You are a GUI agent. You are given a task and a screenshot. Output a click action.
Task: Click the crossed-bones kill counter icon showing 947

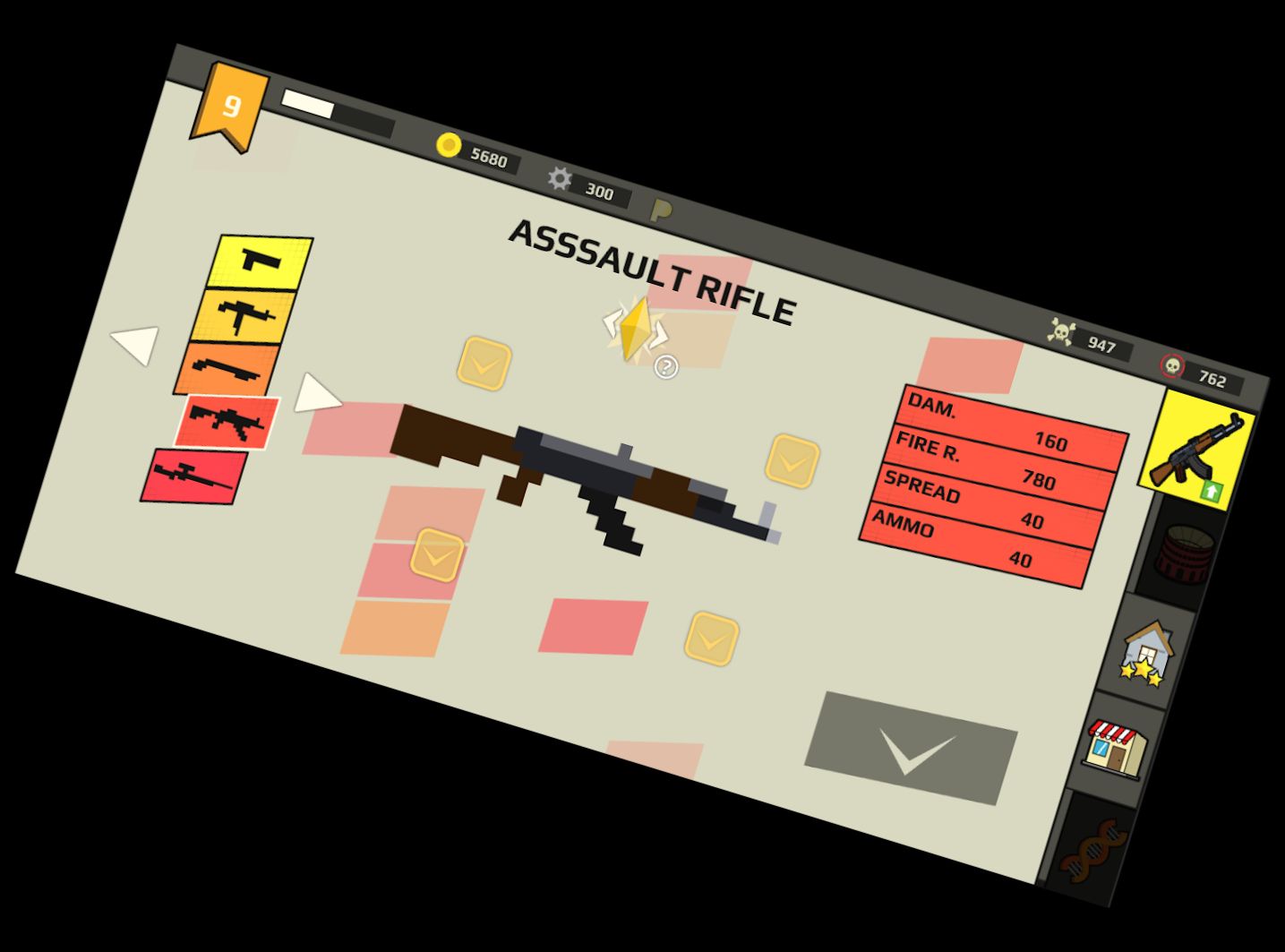point(1062,331)
